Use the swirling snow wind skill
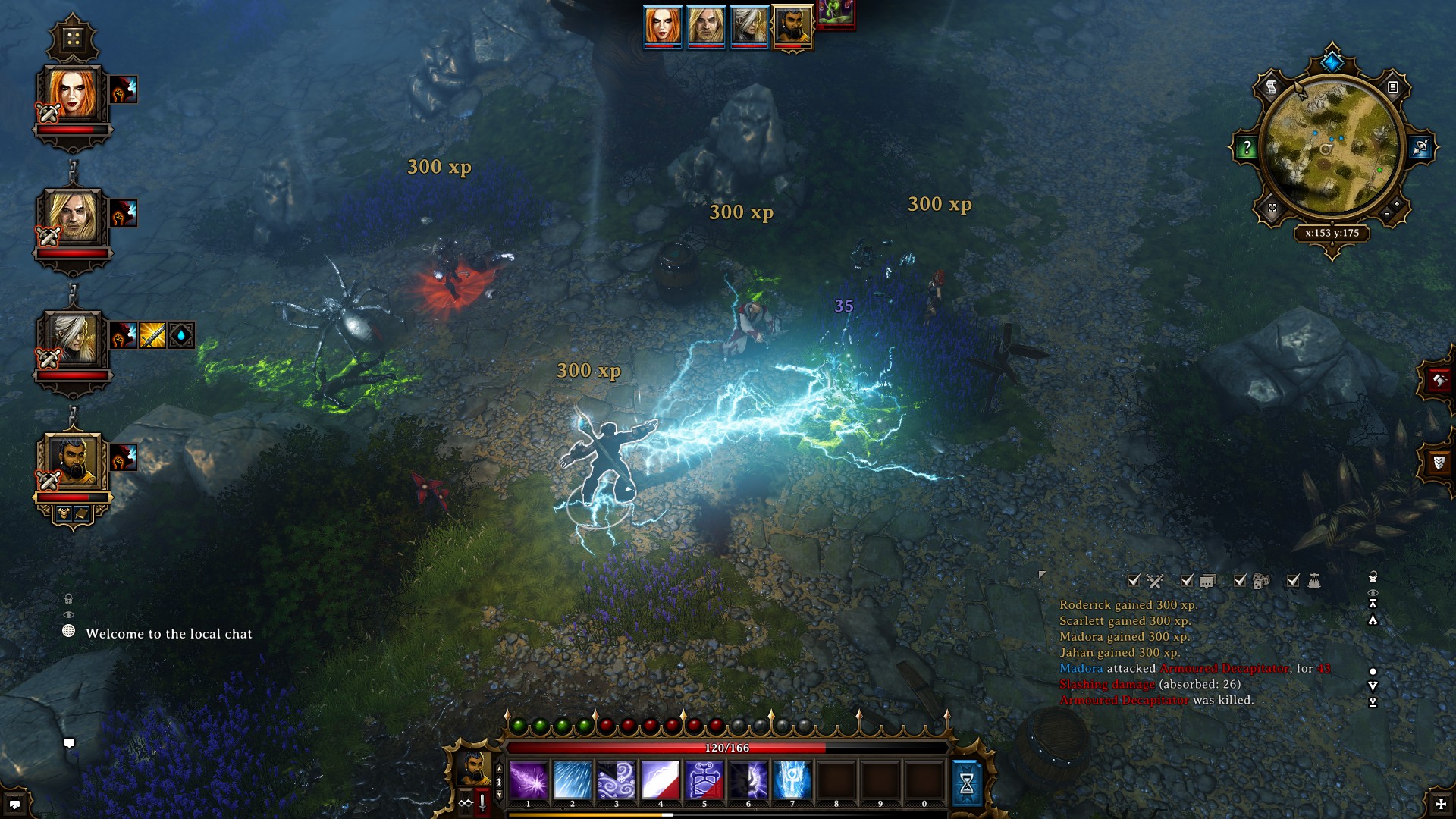Screen dimensions: 1456x819 coord(617,780)
